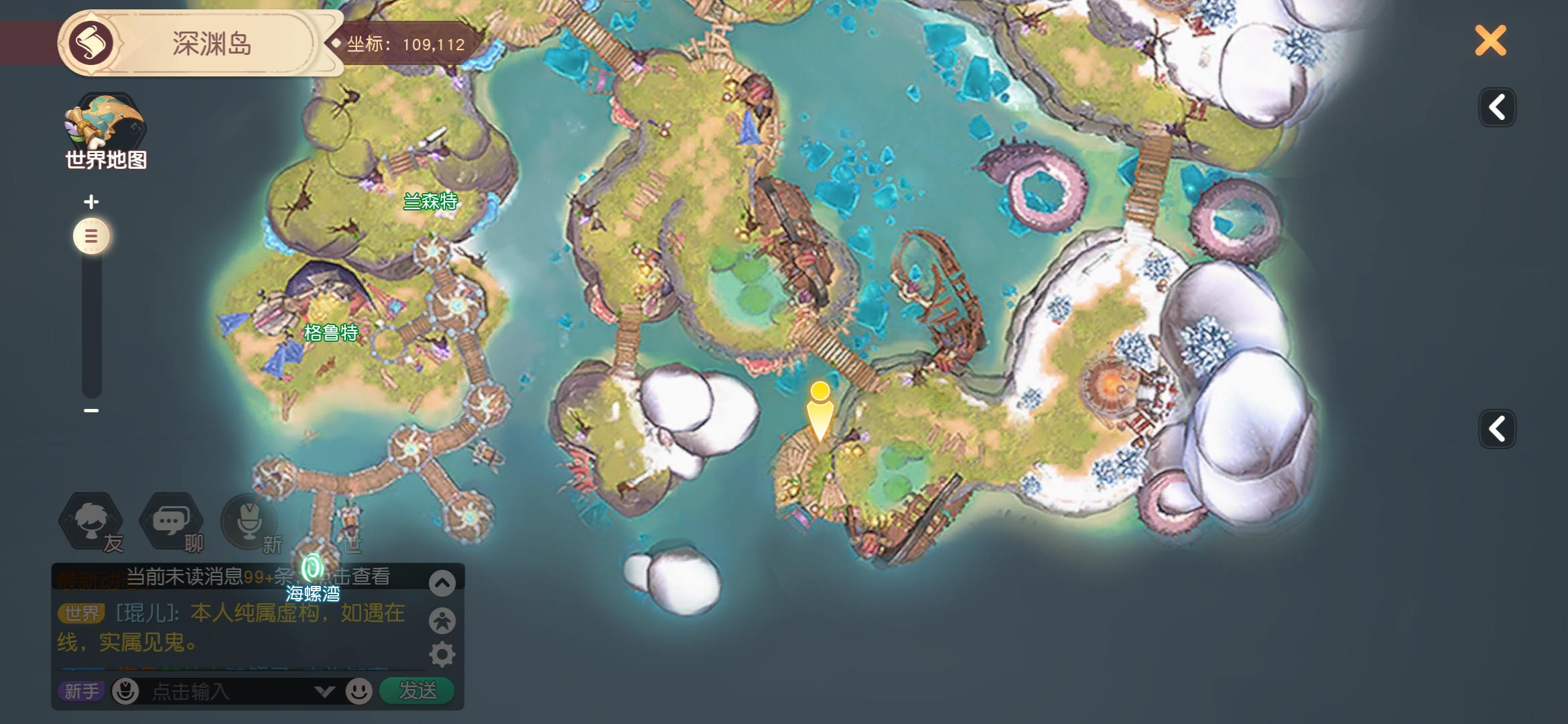Choose the 海螺湾 portal marker
The height and width of the screenshot is (724, 1568).
tap(312, 570)
